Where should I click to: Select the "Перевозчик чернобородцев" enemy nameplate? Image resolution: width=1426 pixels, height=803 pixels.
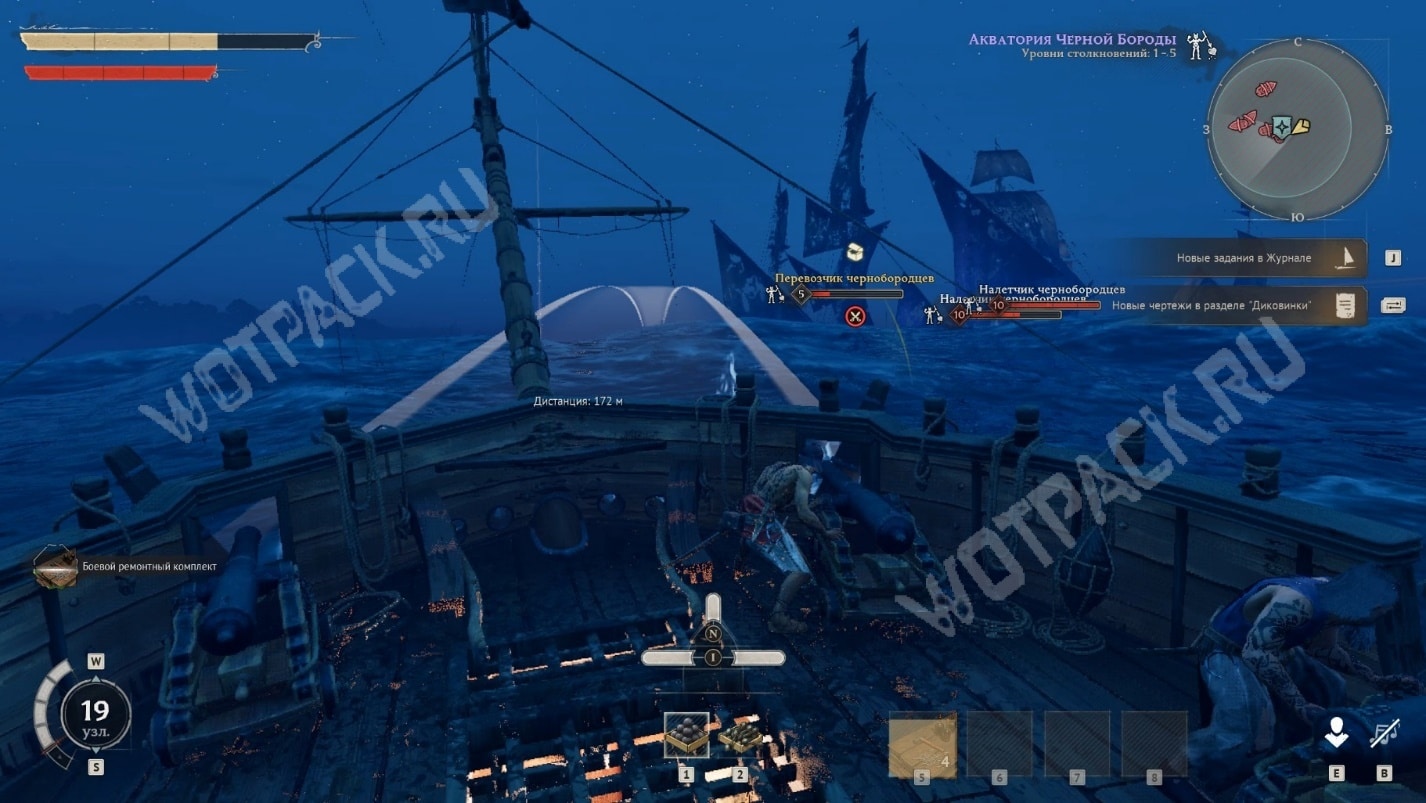click(x=853, y=278)
